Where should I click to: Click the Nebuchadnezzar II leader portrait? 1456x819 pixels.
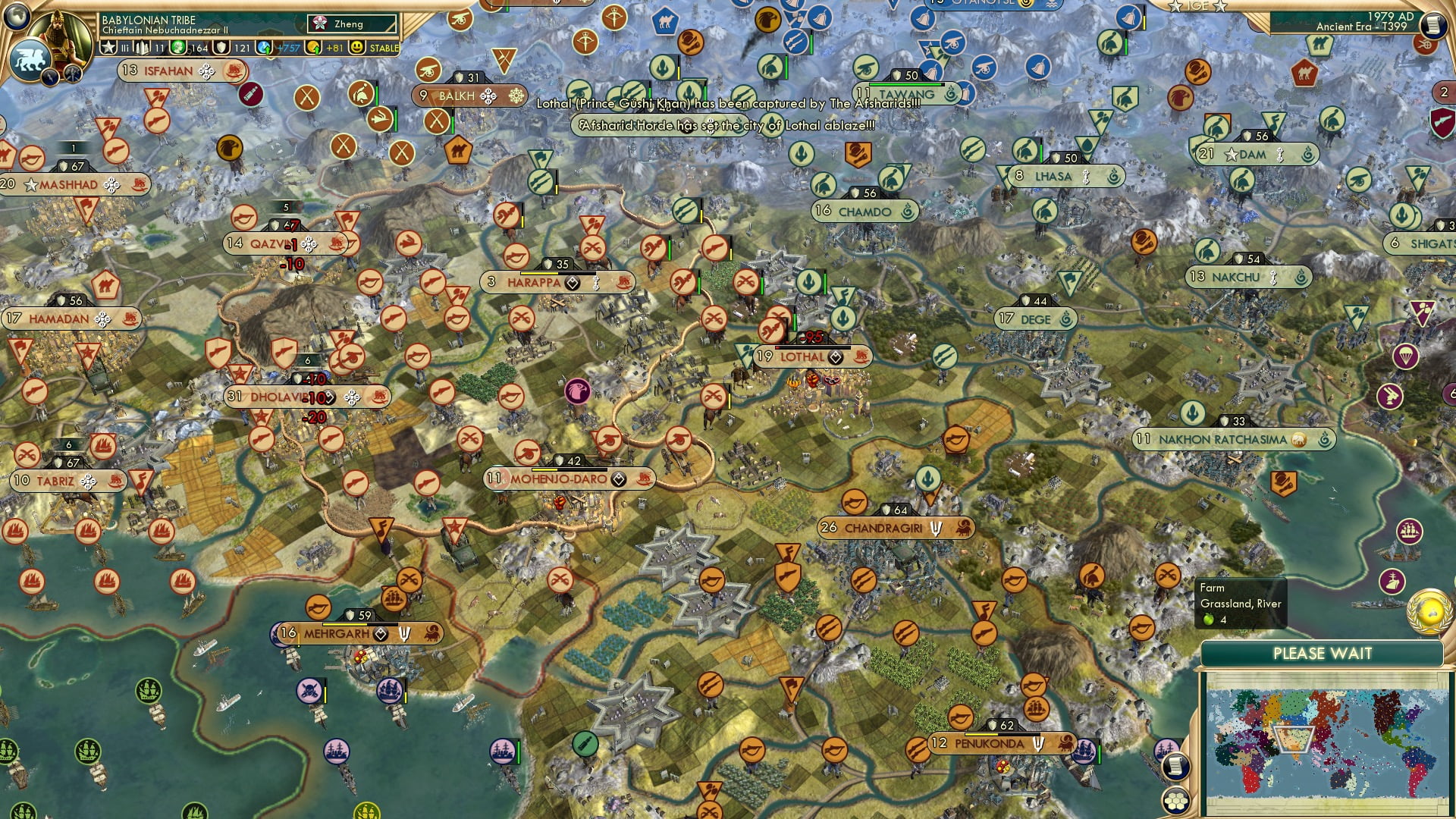59,36
